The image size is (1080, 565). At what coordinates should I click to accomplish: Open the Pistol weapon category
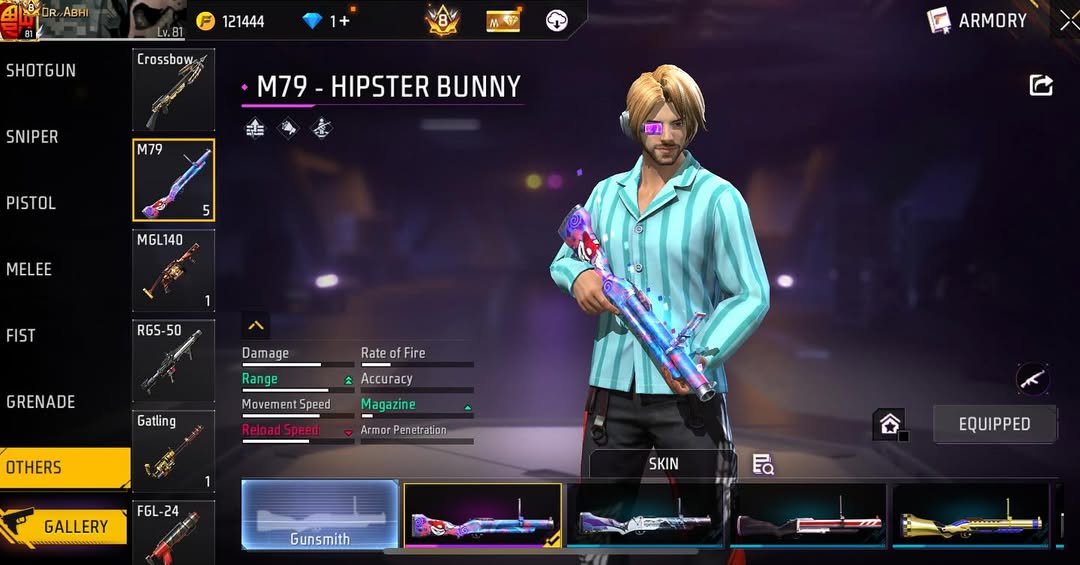click(32, 203)
